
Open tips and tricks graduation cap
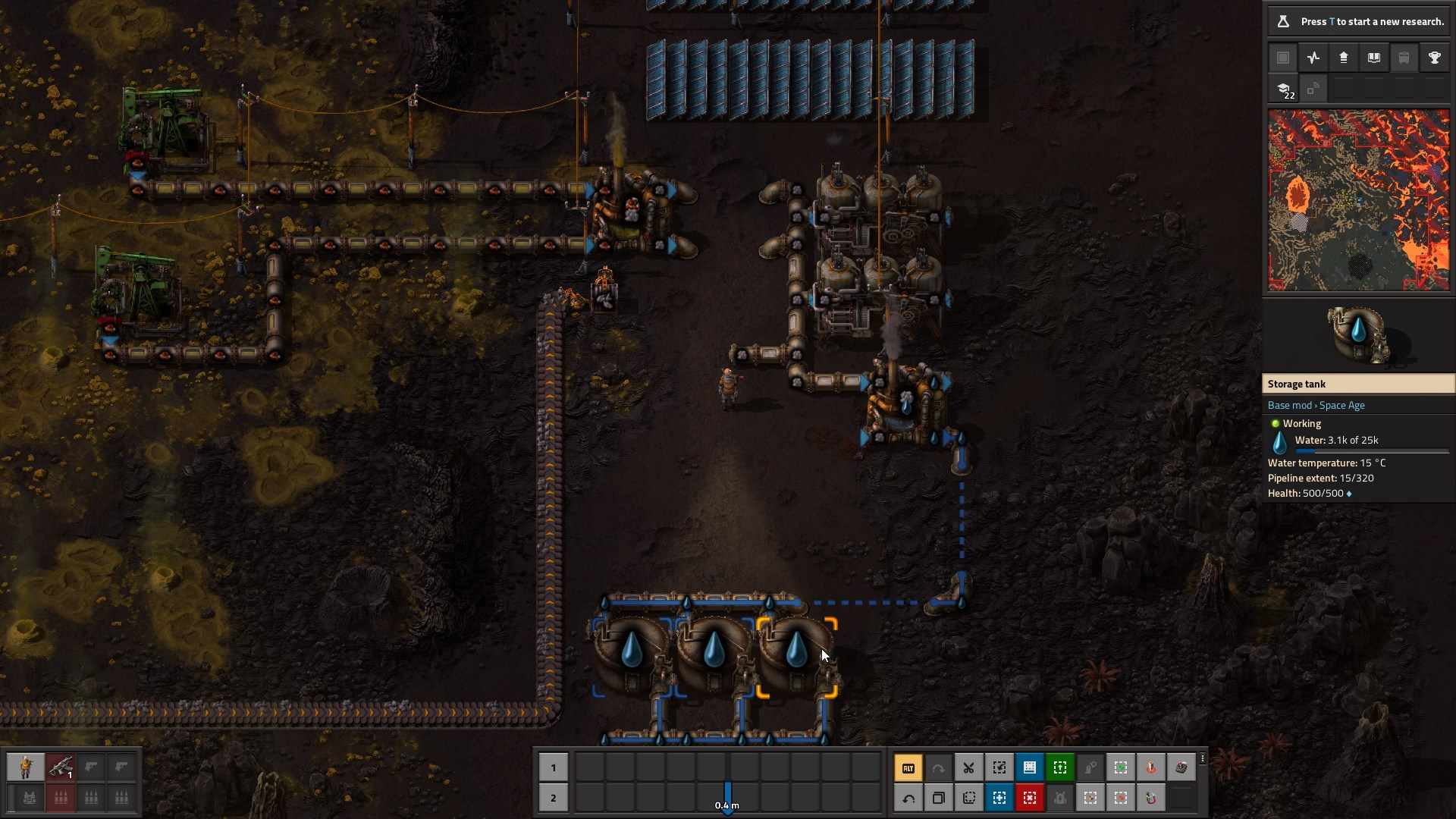point(1284,89)
